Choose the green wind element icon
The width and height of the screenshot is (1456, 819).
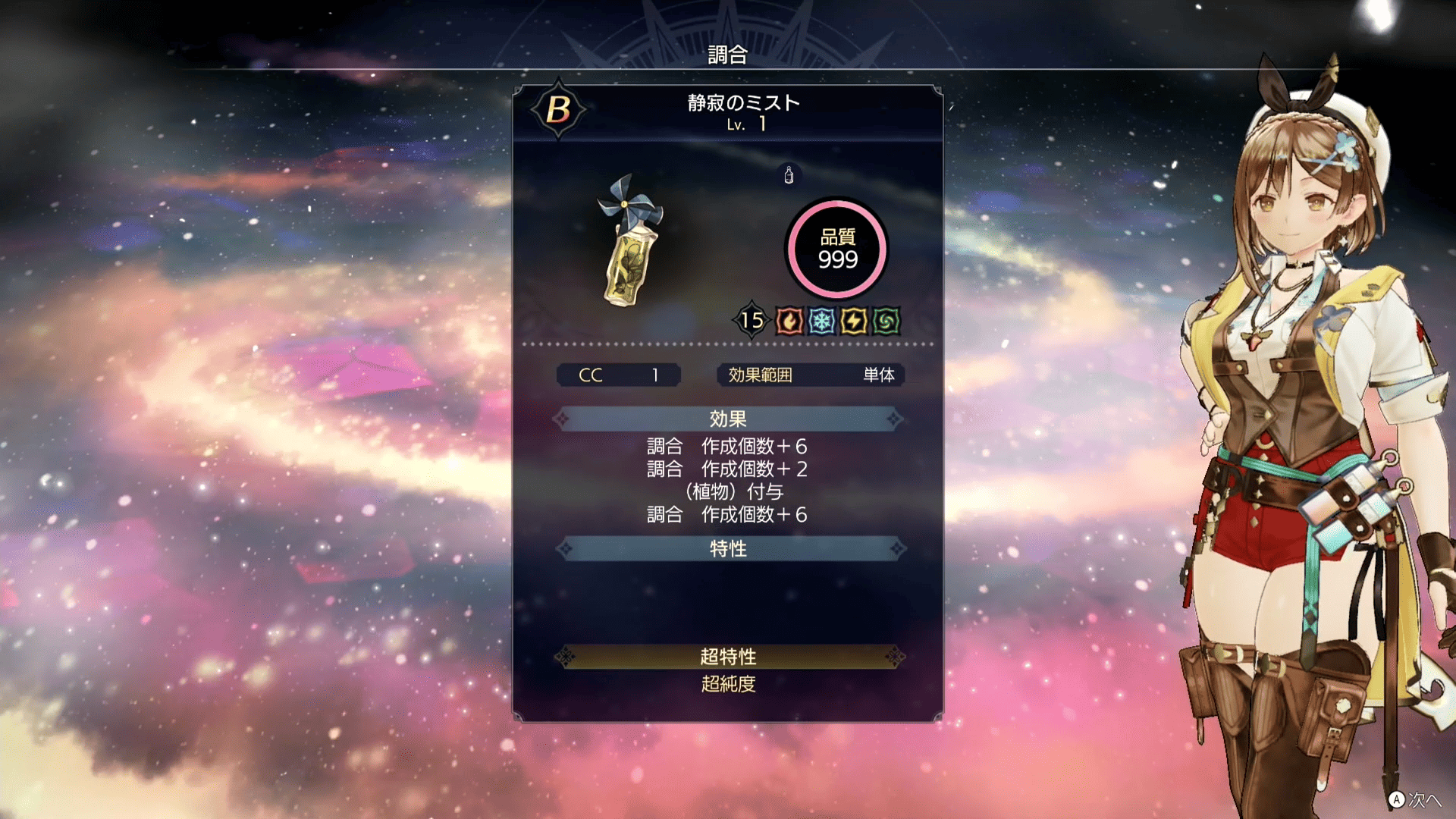tap(886, 322)
